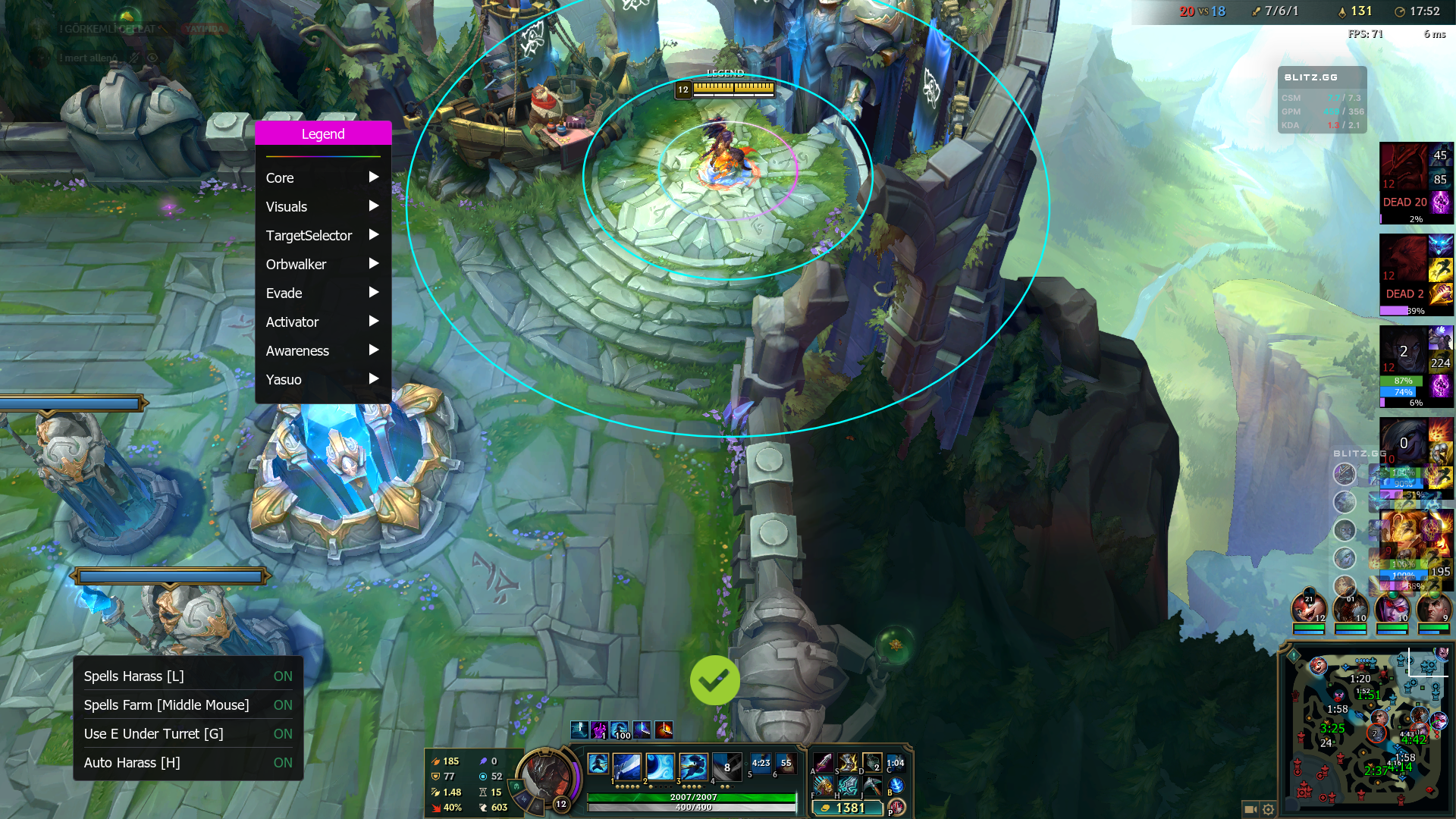Viewport: 1456px width, 819px height.
Task: Activate Yasuo's Sweeping Blade ability
Action: point(693,767)
